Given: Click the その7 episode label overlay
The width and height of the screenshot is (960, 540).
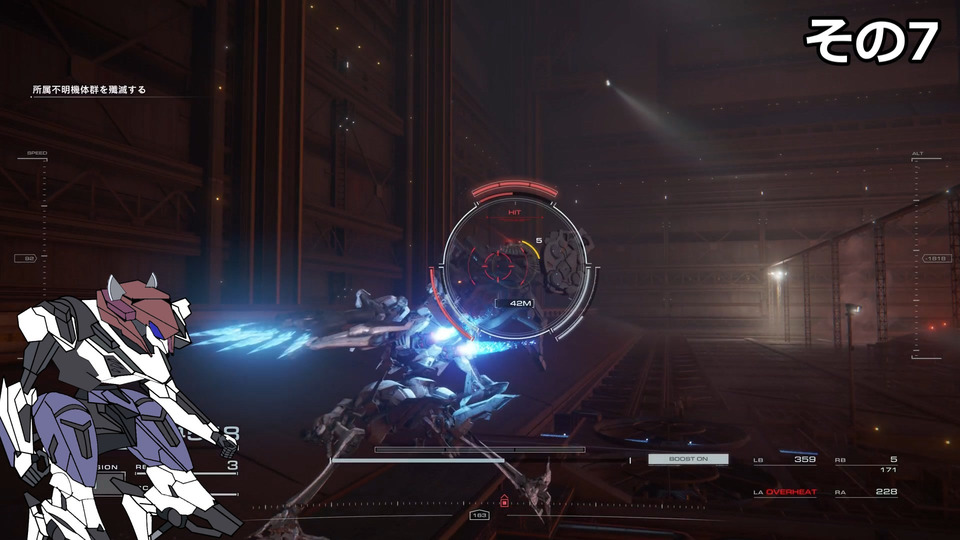Looking at the screenshot, I should coord(871,42).
